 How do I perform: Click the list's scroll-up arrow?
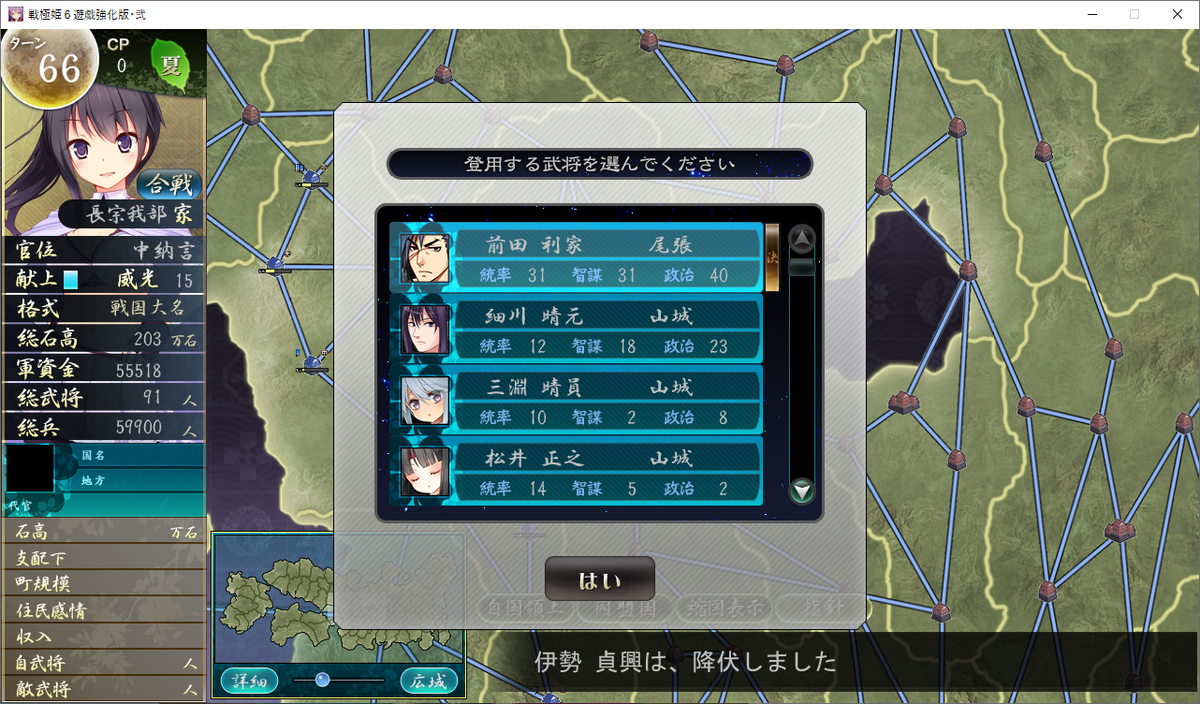[x=802, y=239]
